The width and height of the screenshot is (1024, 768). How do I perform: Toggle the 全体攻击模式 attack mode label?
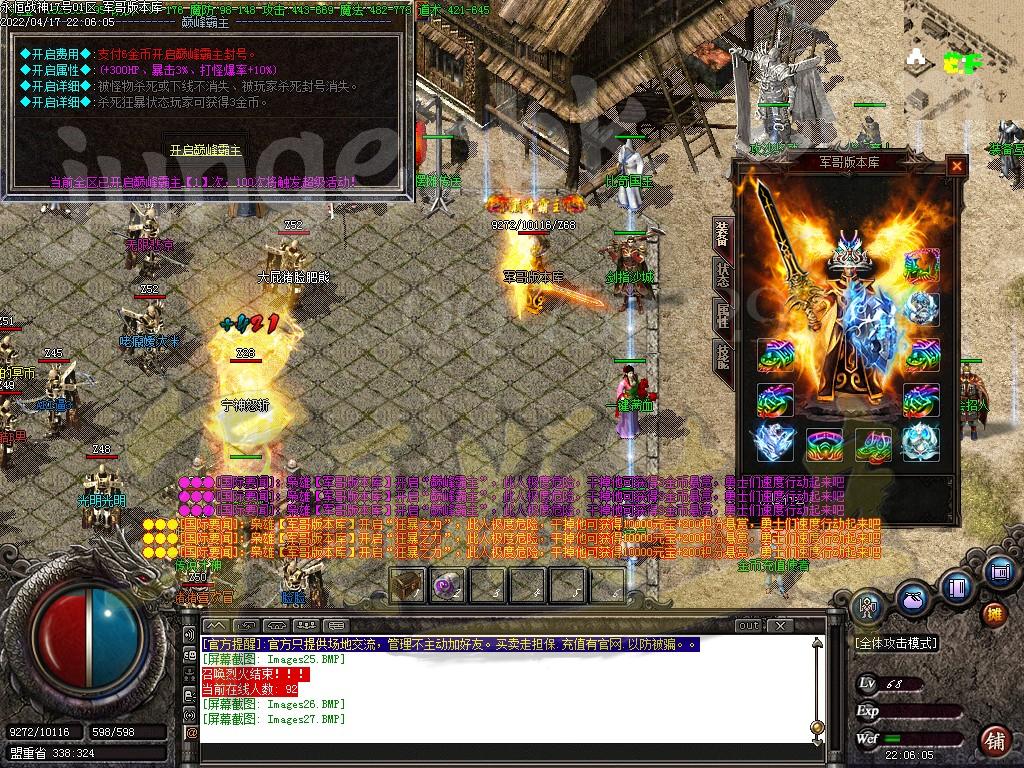point(895,643)
